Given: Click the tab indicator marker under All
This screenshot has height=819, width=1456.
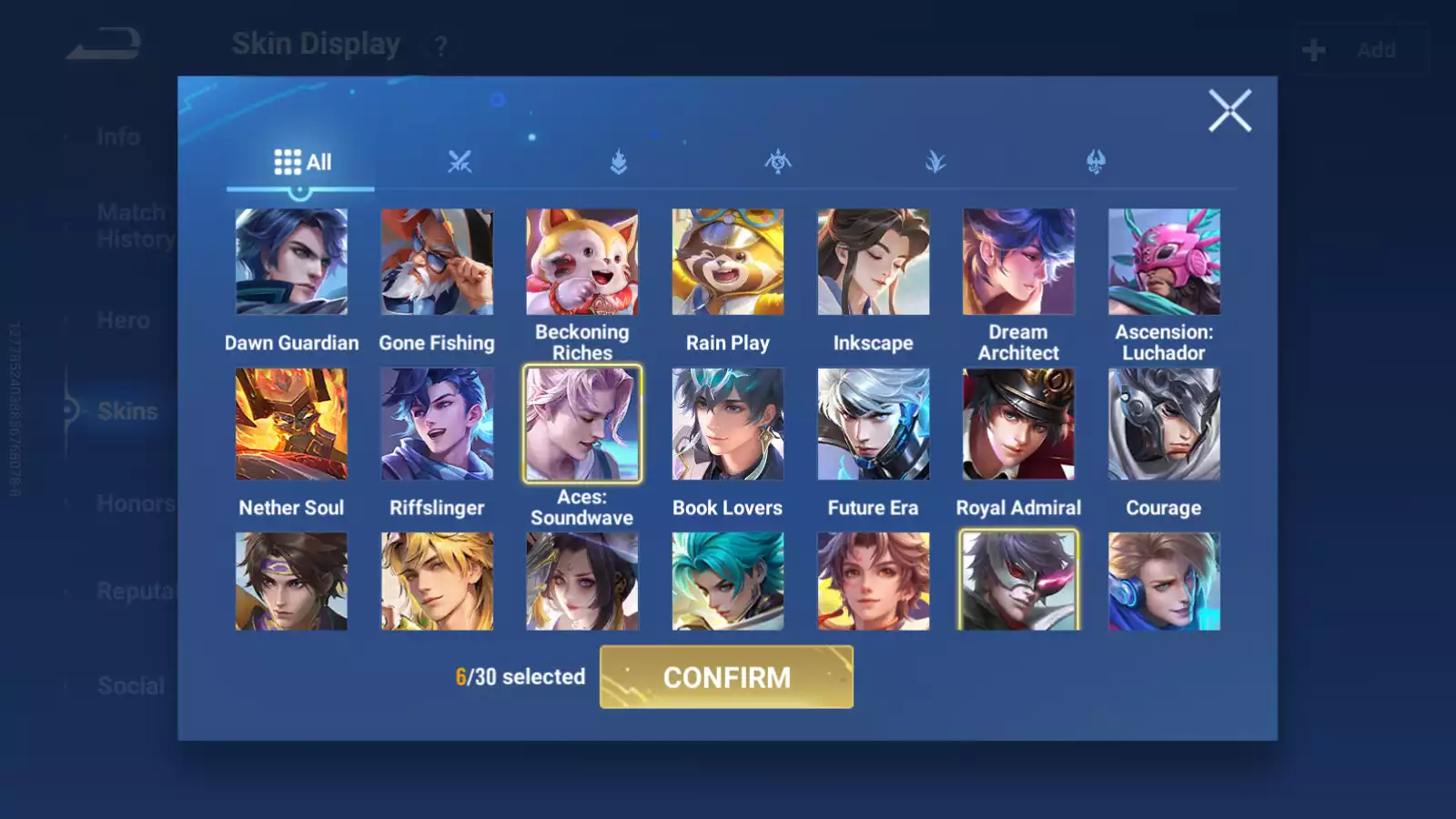Looking at the screenshot, I should pos(300,191).
